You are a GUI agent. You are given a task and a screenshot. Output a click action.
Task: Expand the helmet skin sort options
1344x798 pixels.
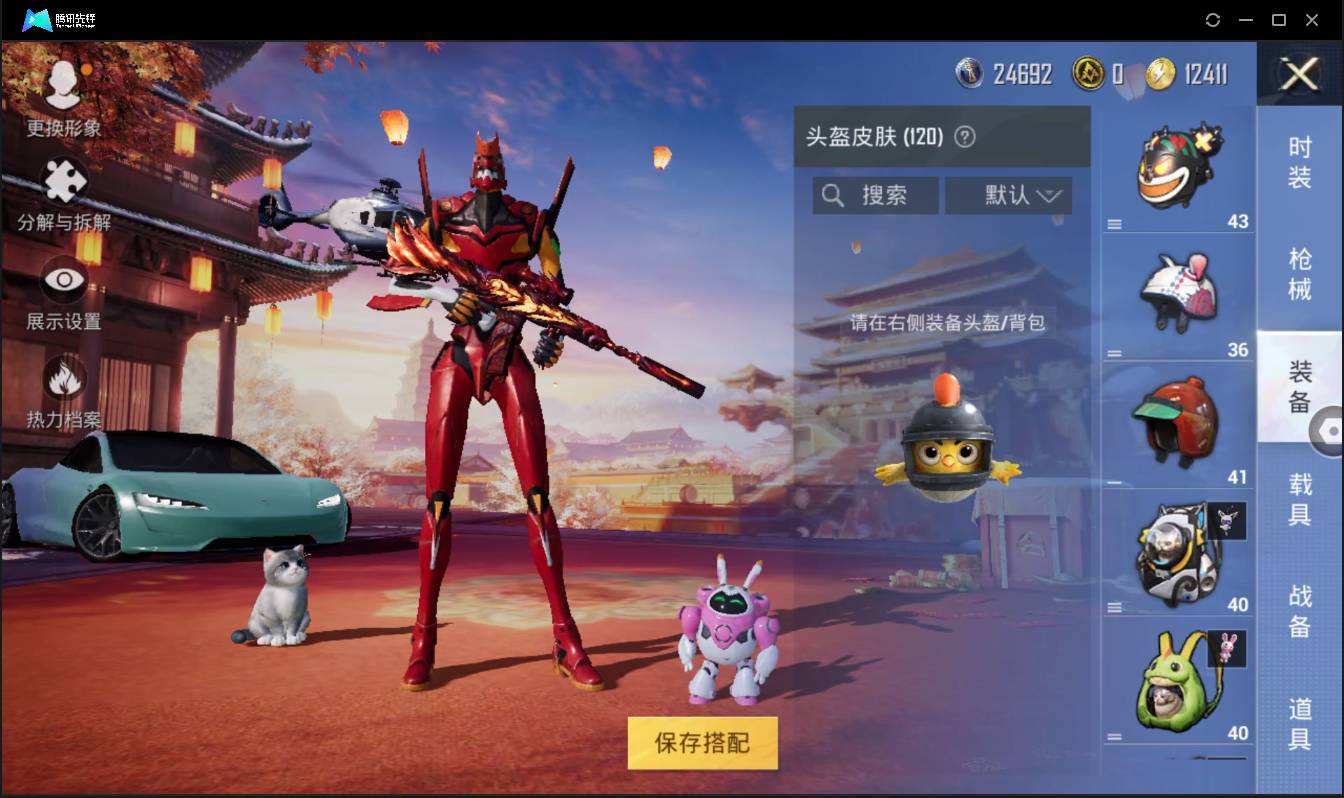pyautogui.click(x=1048, y=195)
